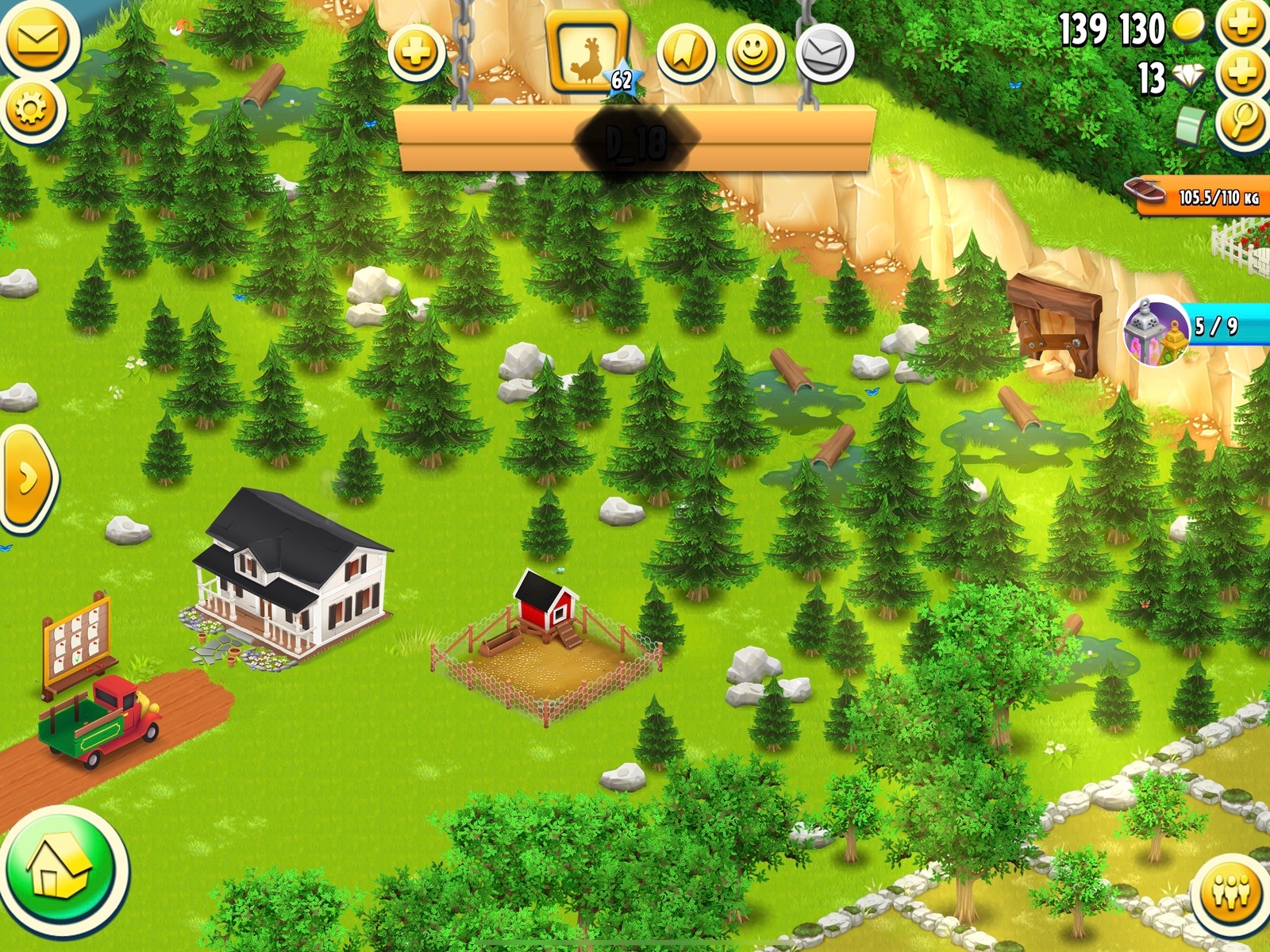Tap the yellow bookmark ribbon button

[x=686, y=53]
